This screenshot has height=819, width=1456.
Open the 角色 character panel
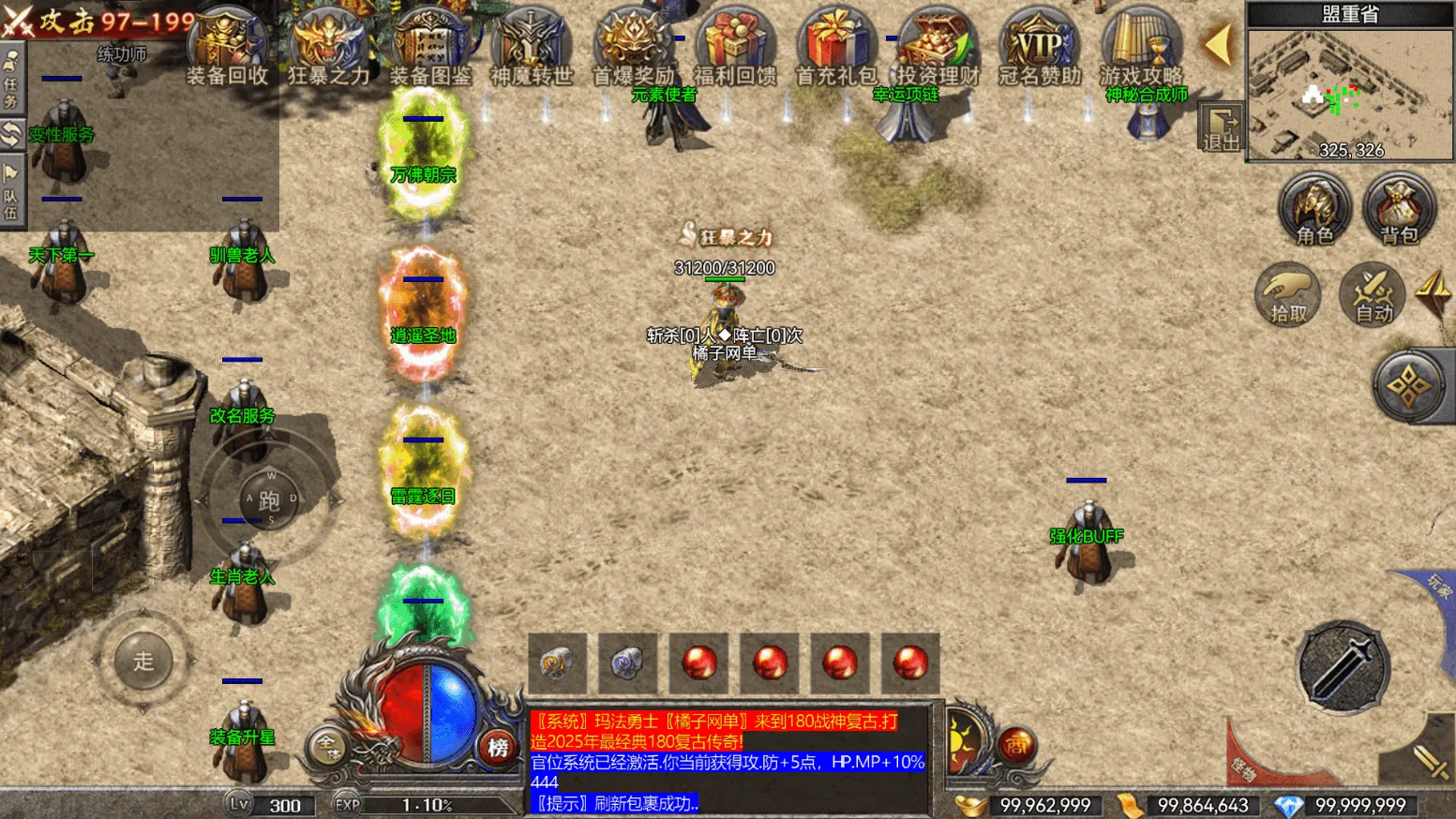pos(1314,208)
